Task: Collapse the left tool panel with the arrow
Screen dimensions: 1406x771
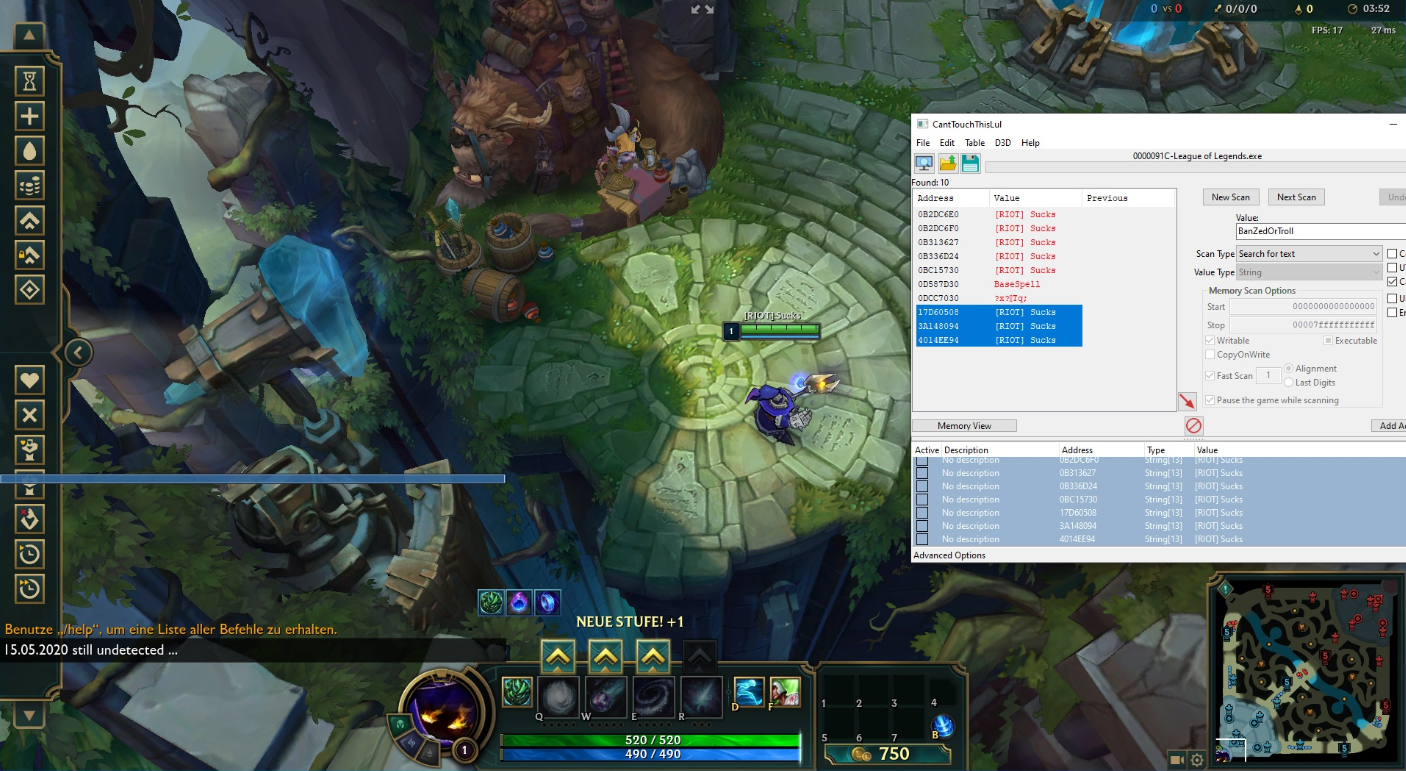Action: 78,352
